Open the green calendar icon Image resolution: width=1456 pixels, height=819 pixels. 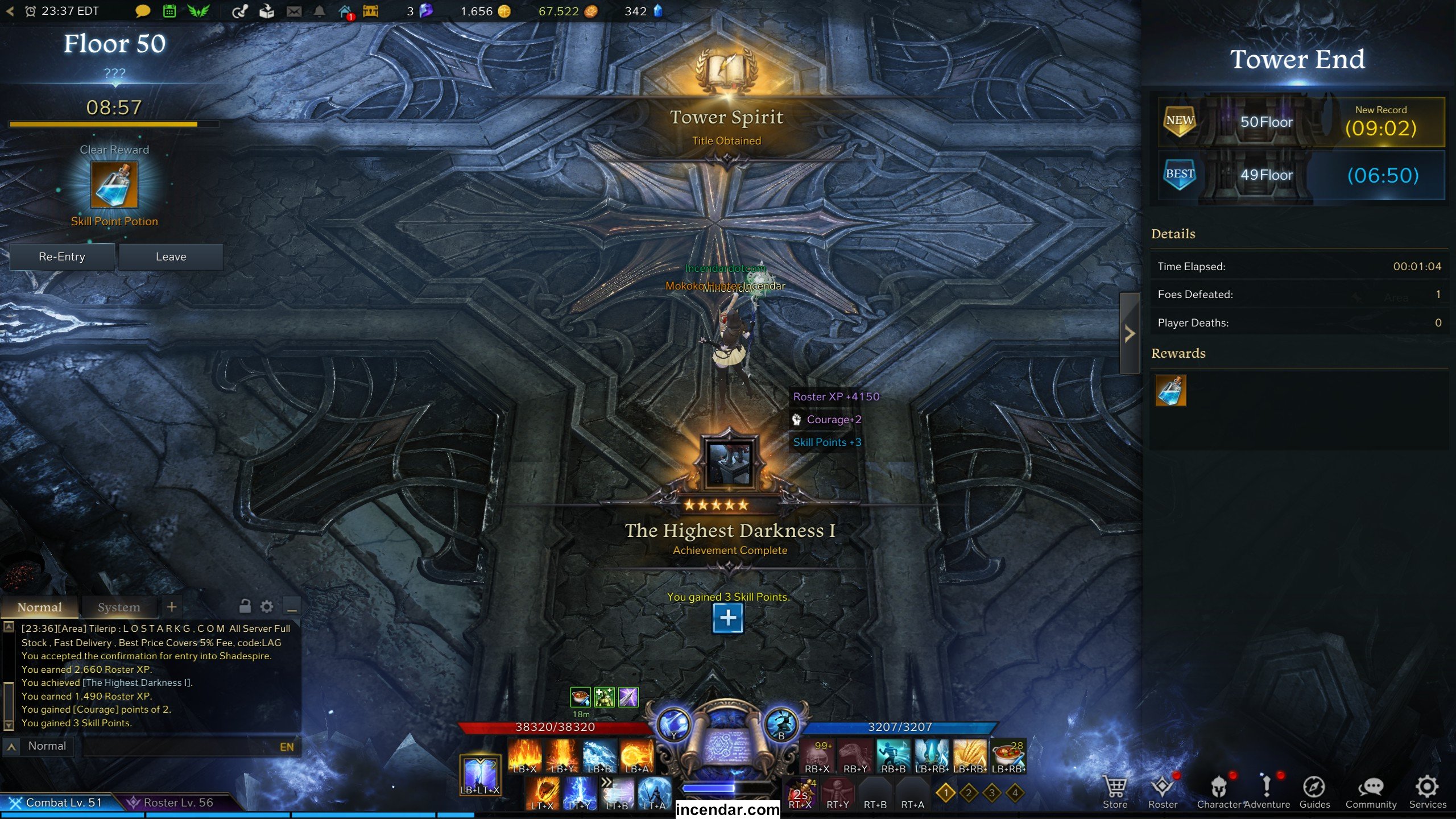click(169, 11)
